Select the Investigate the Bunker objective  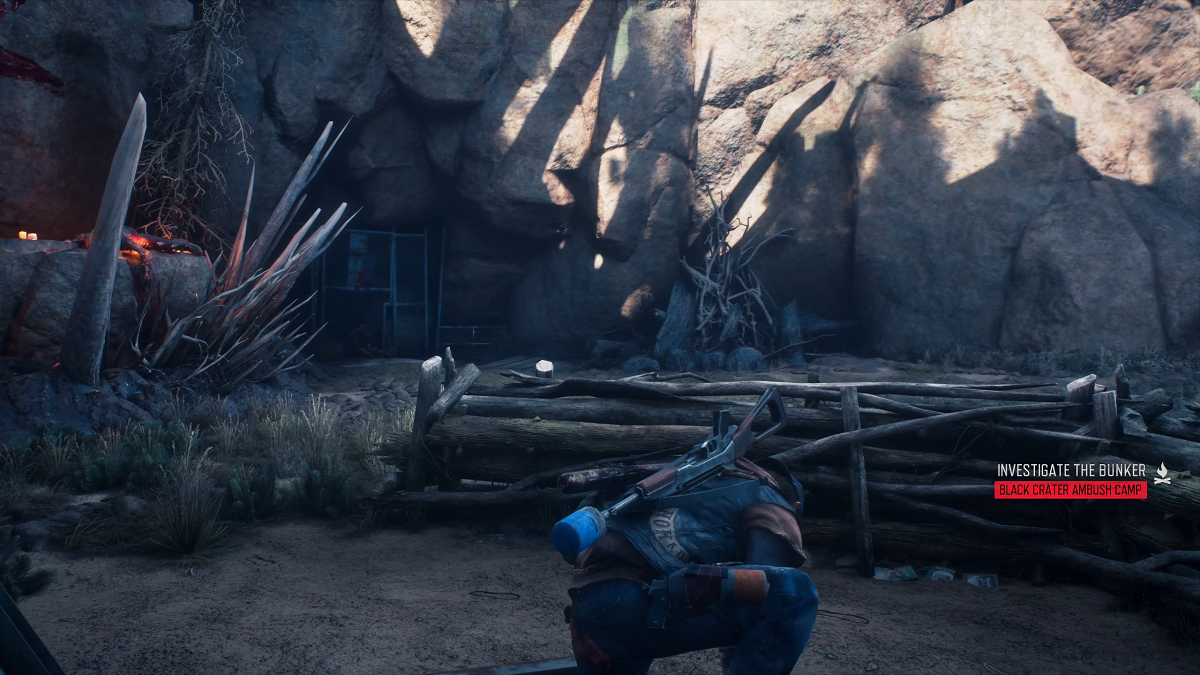point(1071,470)
